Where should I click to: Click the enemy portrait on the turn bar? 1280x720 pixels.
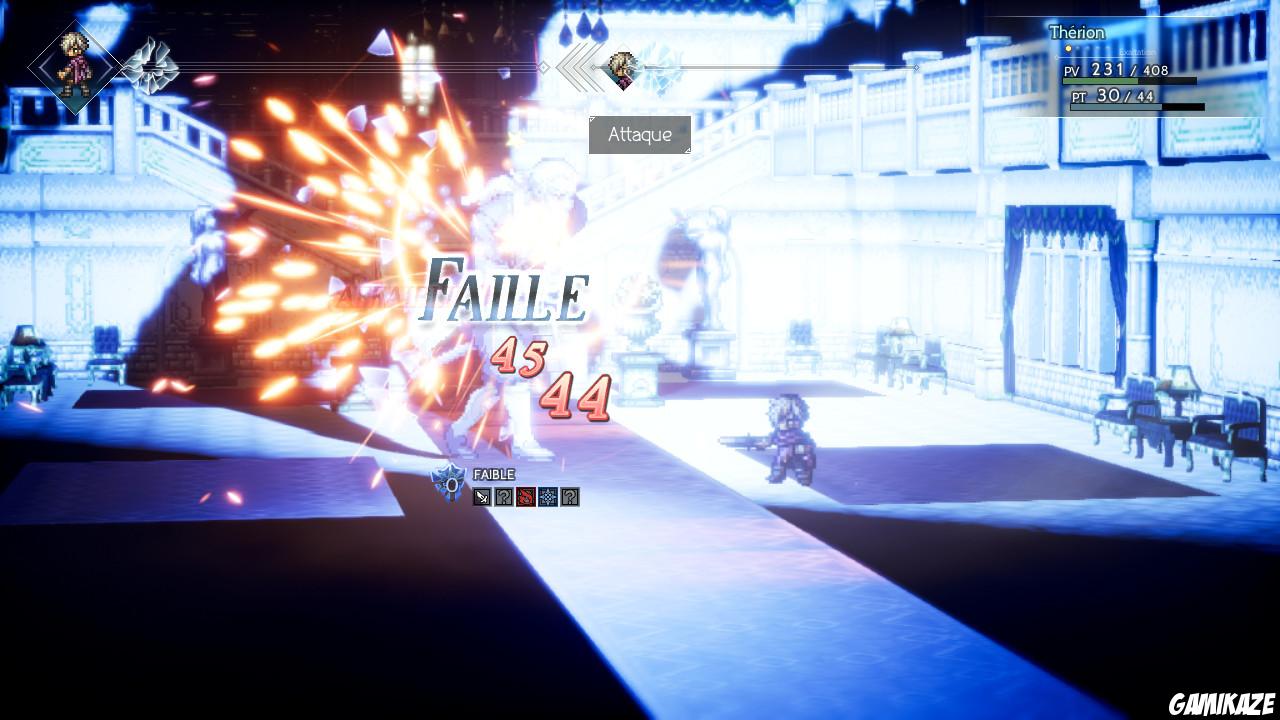click(x=621, y=68)
